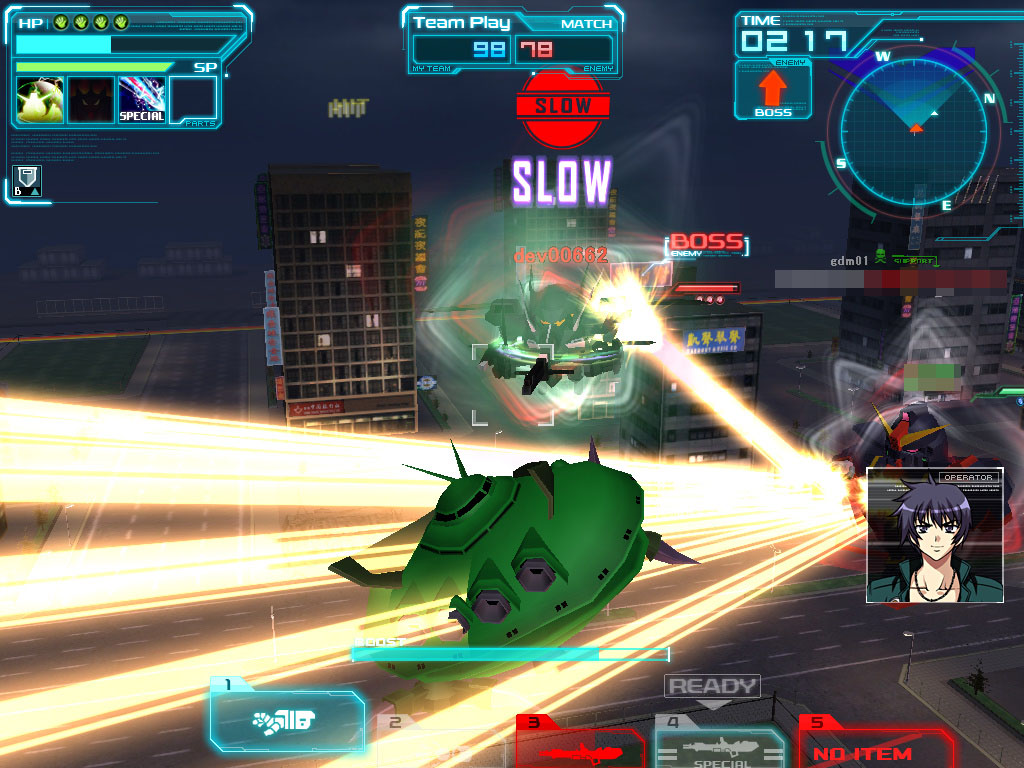Click the shield B status icon

[x=27, y=181]
